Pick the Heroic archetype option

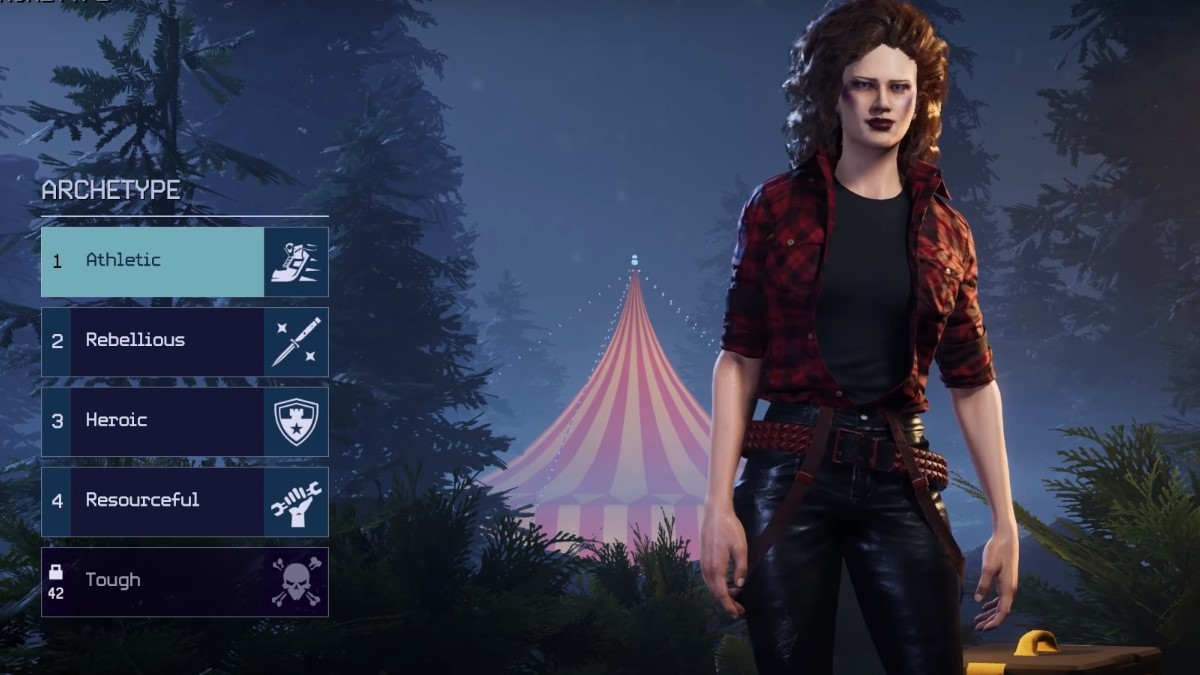click(x=184, y=421)
